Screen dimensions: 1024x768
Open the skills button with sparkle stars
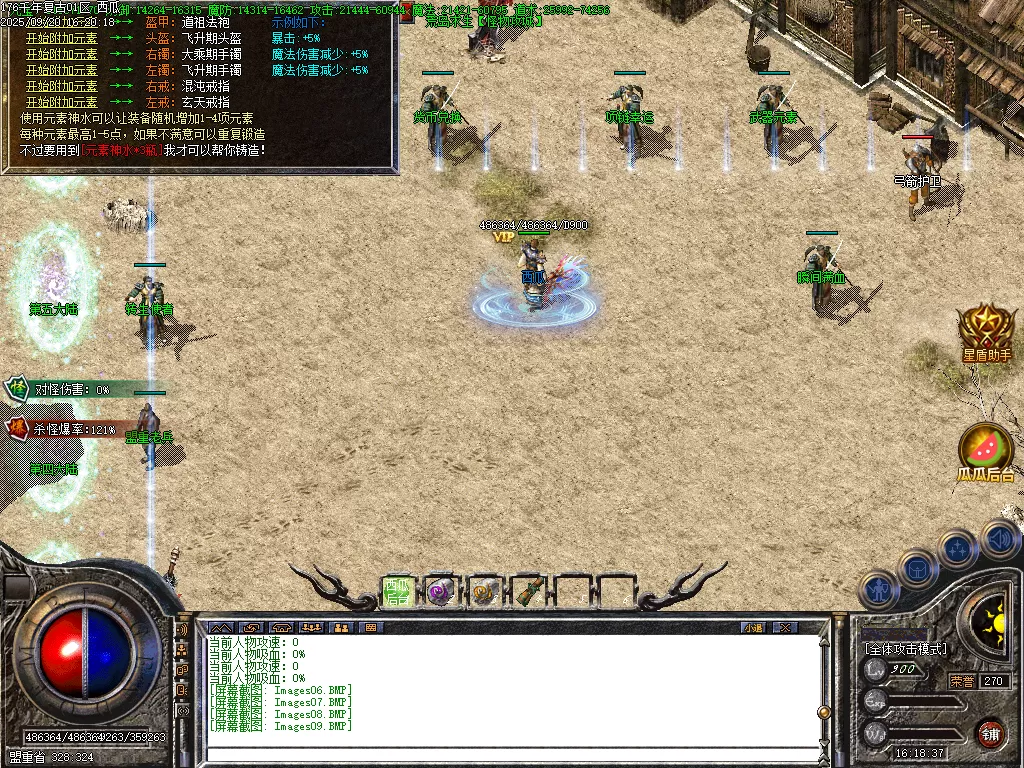coord(958,549)
